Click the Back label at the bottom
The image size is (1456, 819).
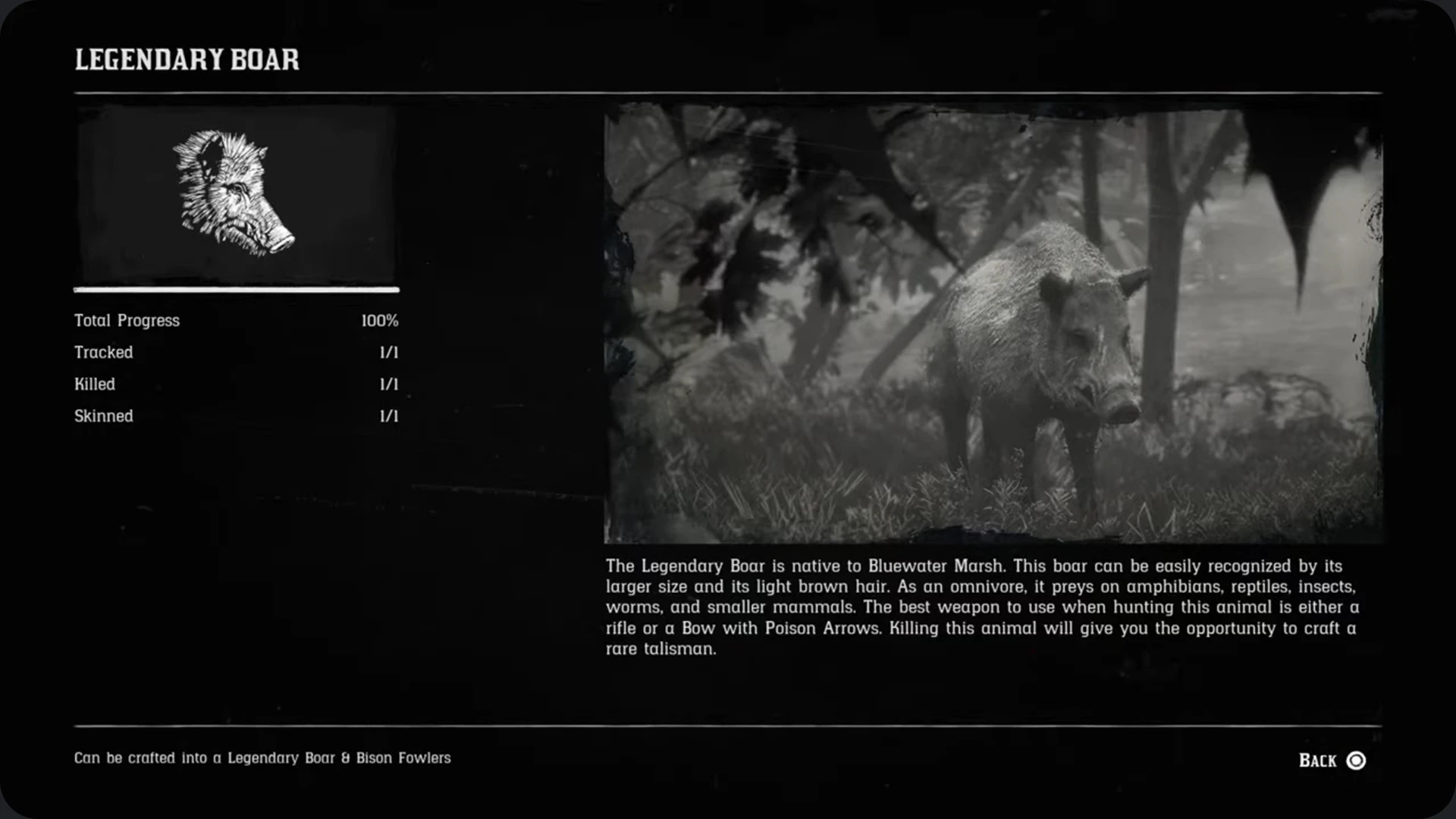click(x=1317, y=760)
